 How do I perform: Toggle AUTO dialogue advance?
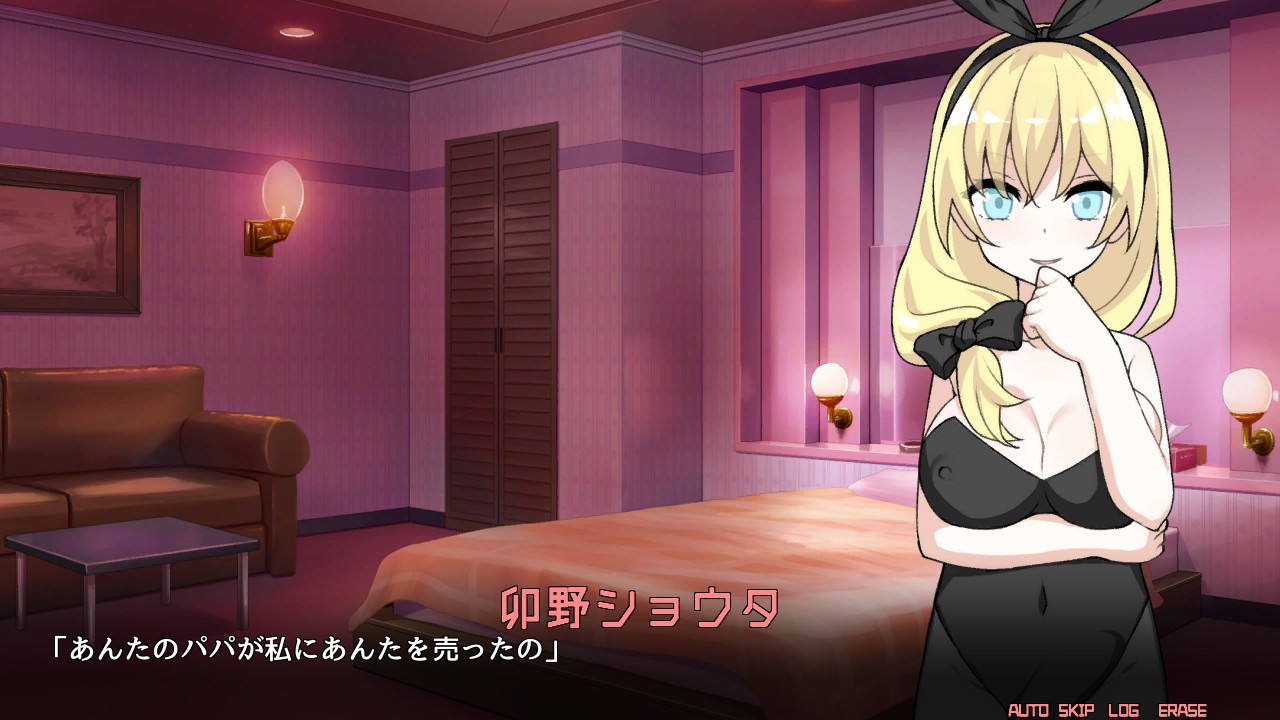tap(1028, 711)
